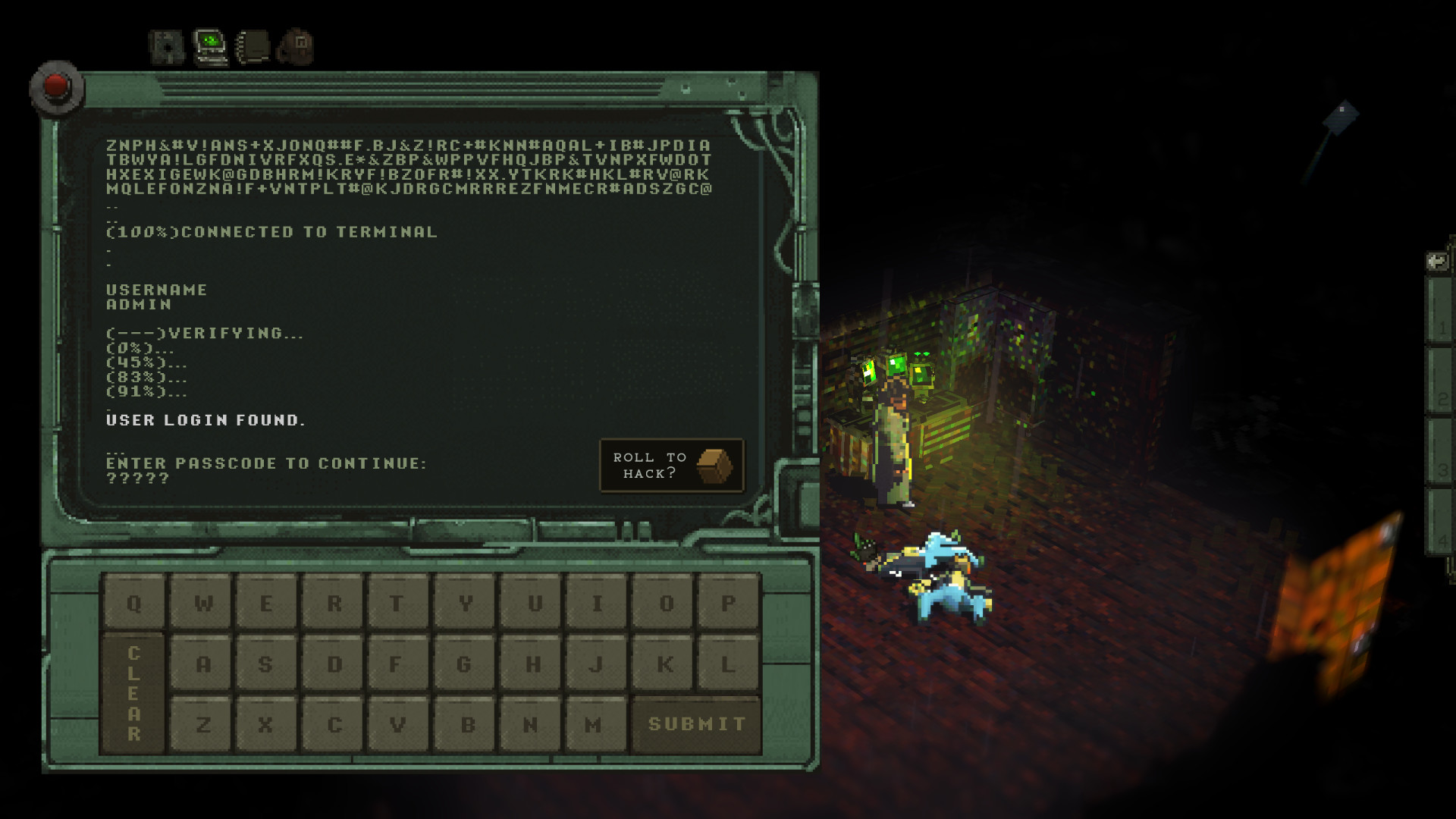1456x819 pixels.
Task: Click the ????? passcode entry field
Action: 136,478
